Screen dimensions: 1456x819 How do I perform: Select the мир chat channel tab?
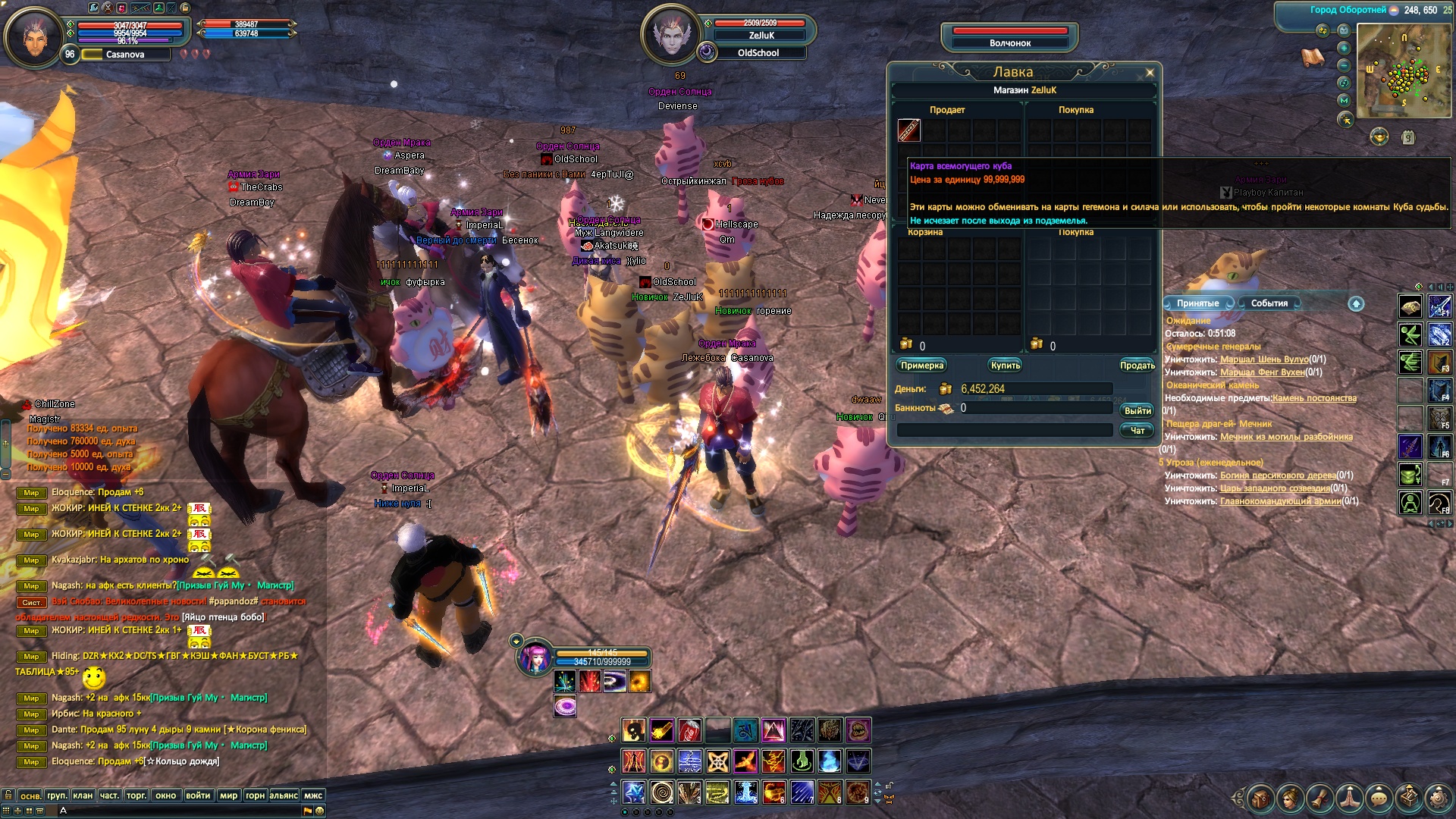[x=228, y=795]
